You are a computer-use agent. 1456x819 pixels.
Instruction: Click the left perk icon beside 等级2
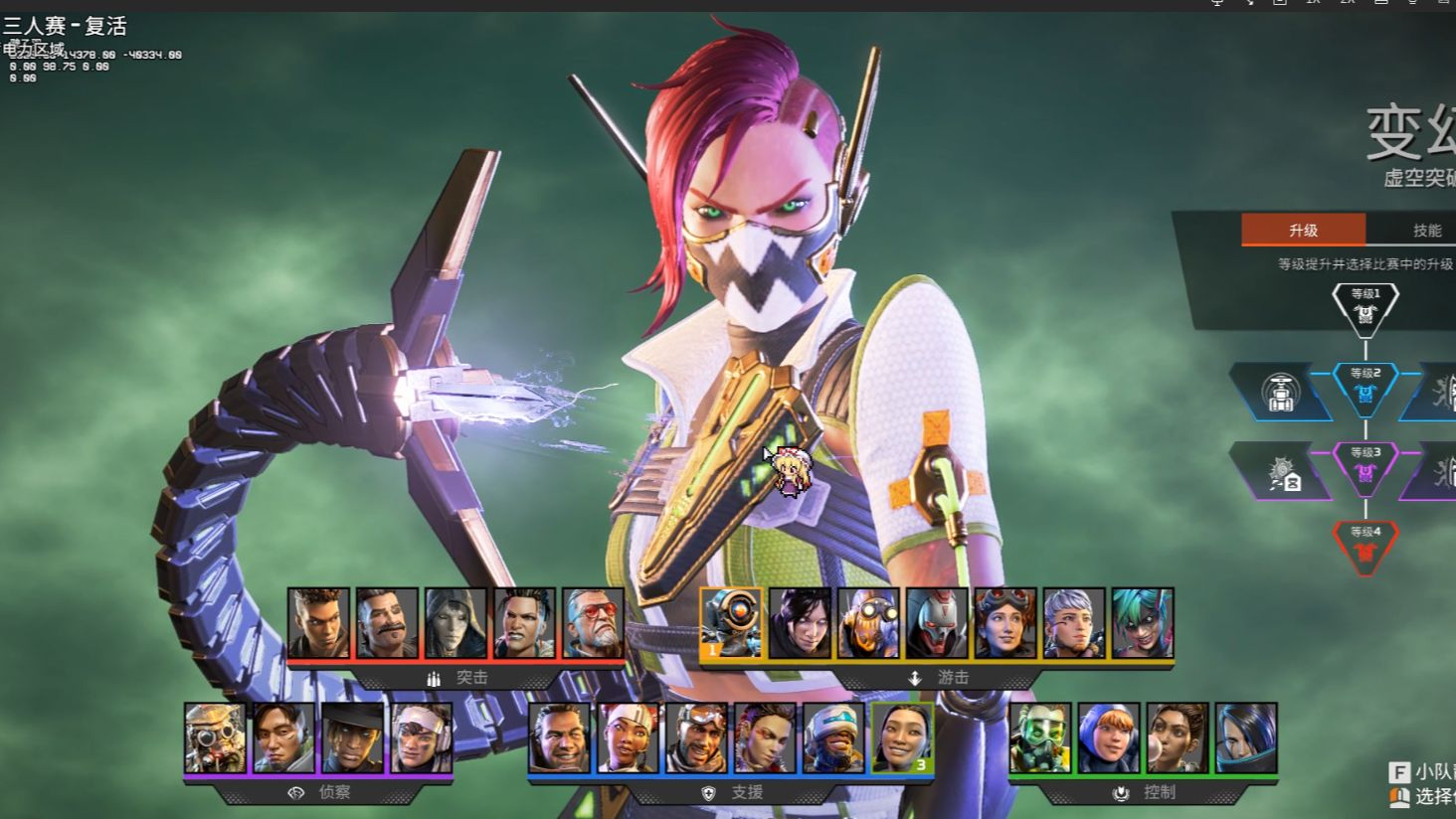(x=1283, y=392)
